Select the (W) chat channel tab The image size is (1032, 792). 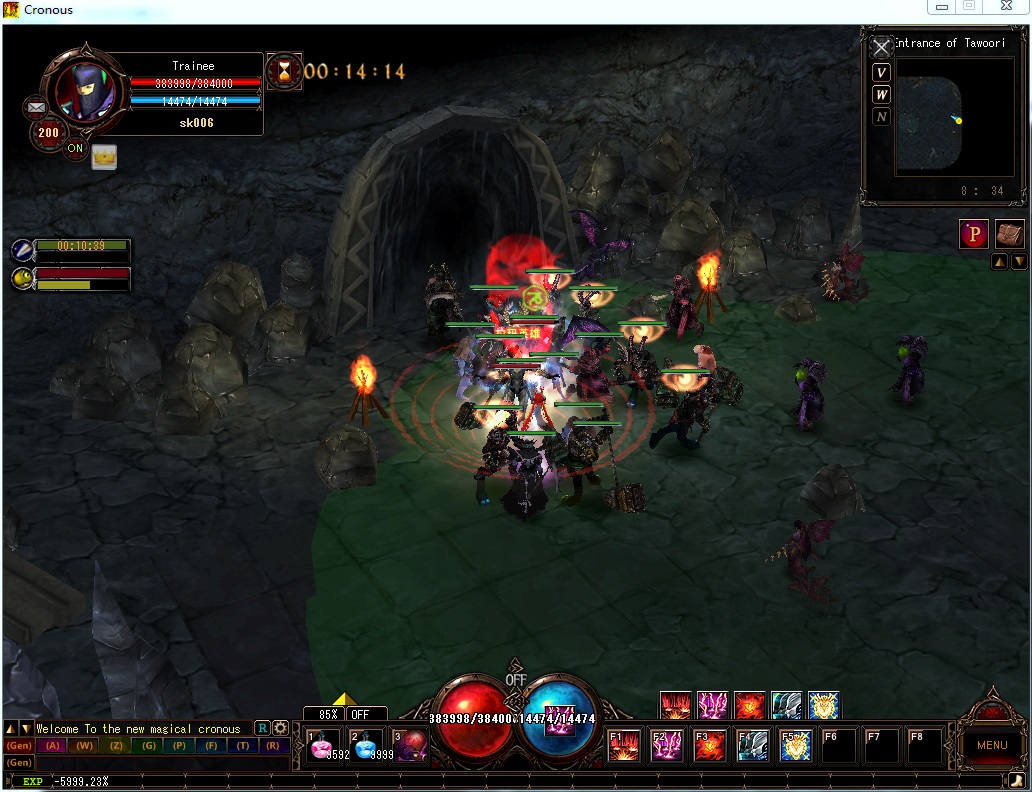84,745
